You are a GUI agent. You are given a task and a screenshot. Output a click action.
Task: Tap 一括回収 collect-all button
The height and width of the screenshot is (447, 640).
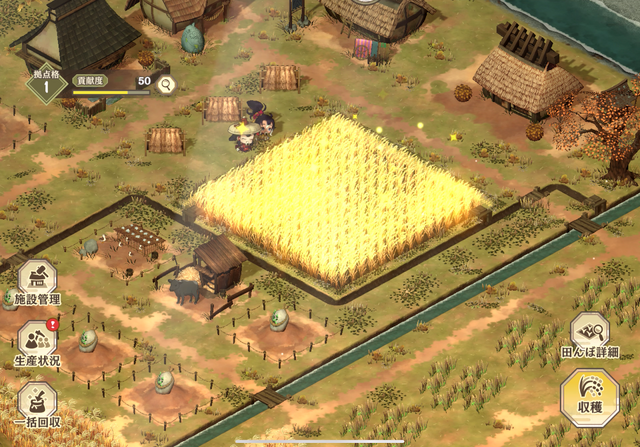37,405
